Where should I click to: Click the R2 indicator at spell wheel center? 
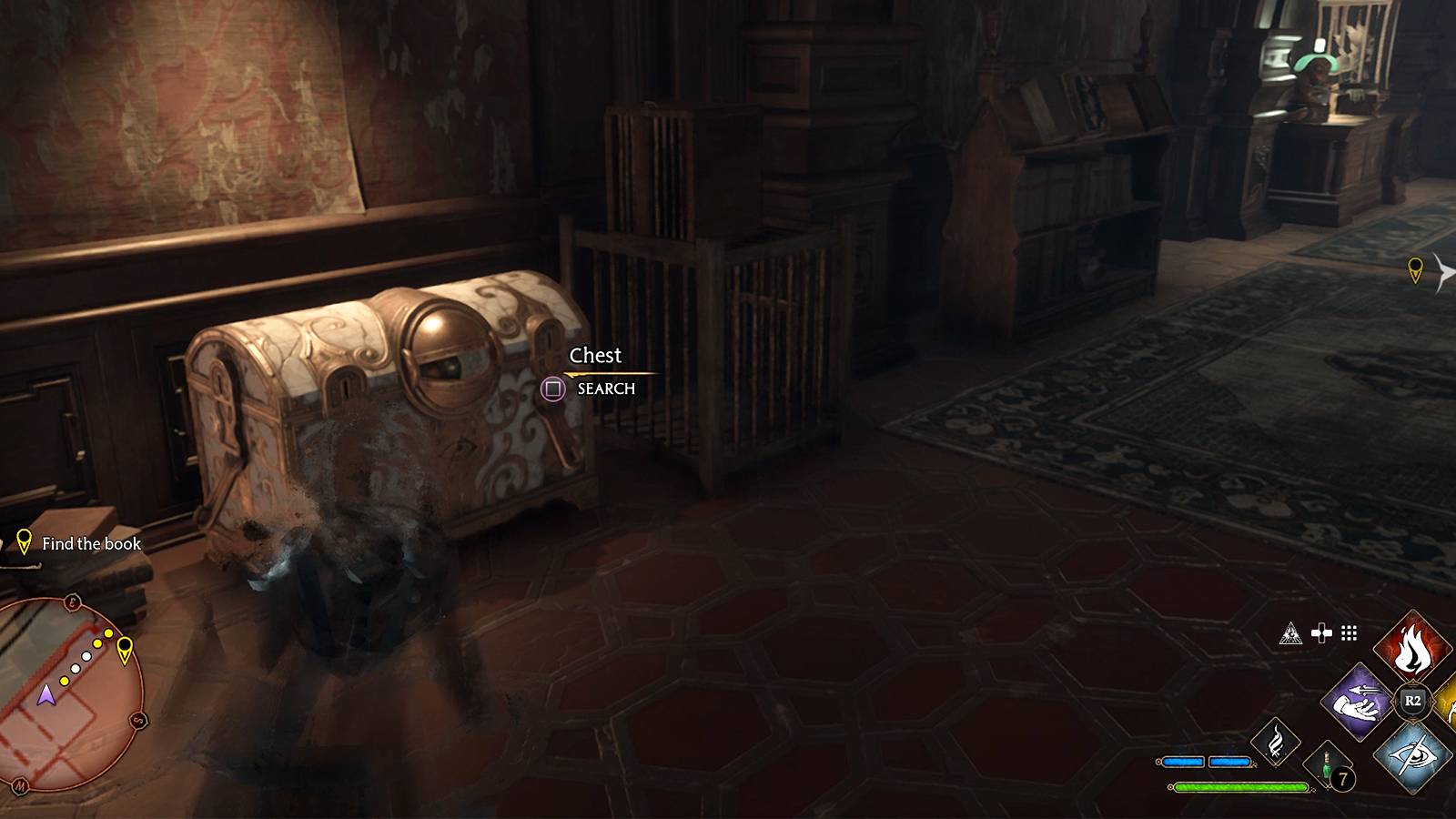pyautogui.click(x=1414, y=701)
